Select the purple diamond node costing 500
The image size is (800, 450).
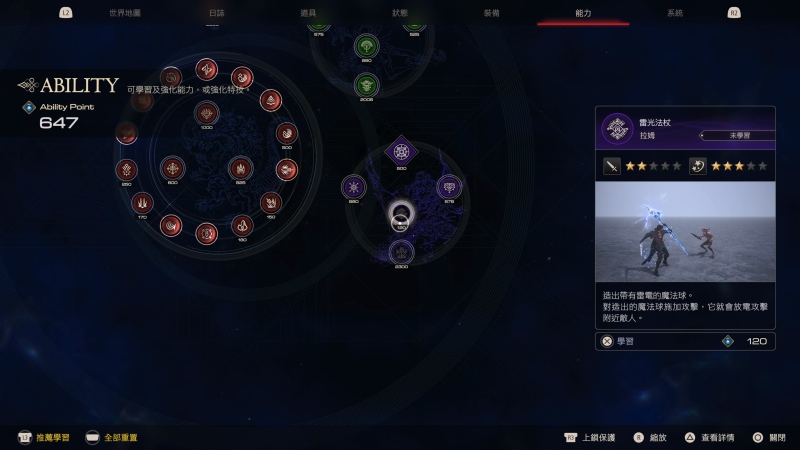401,152
